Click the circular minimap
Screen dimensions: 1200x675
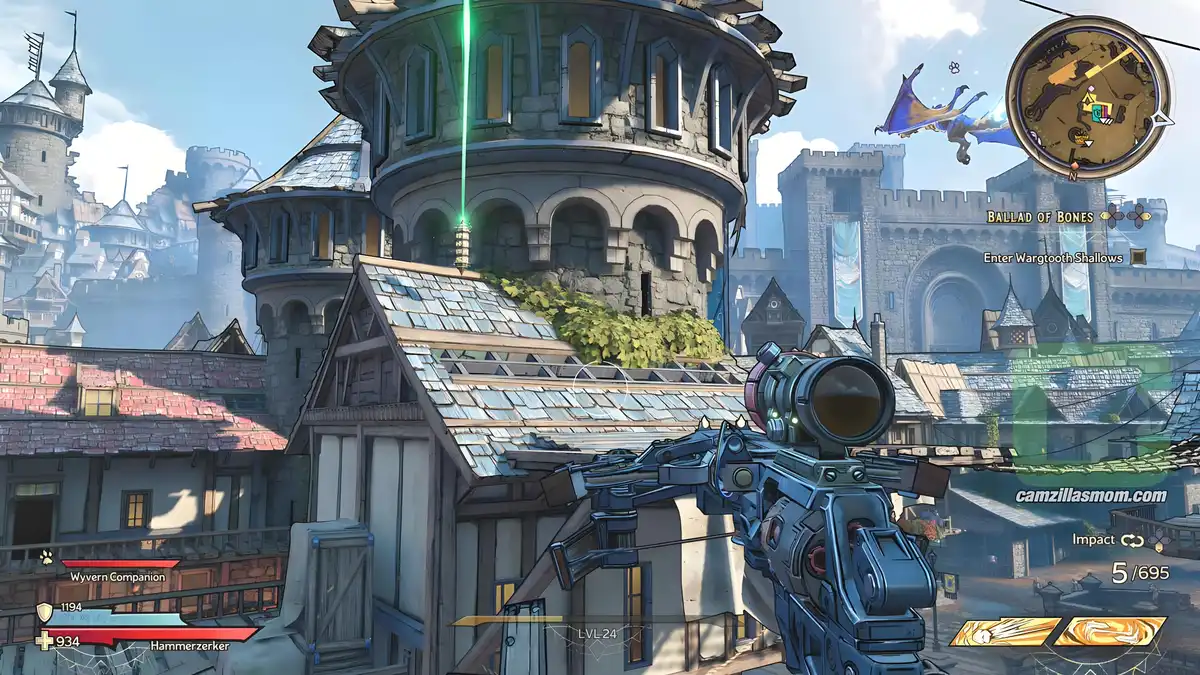[x=1086, y=98]
